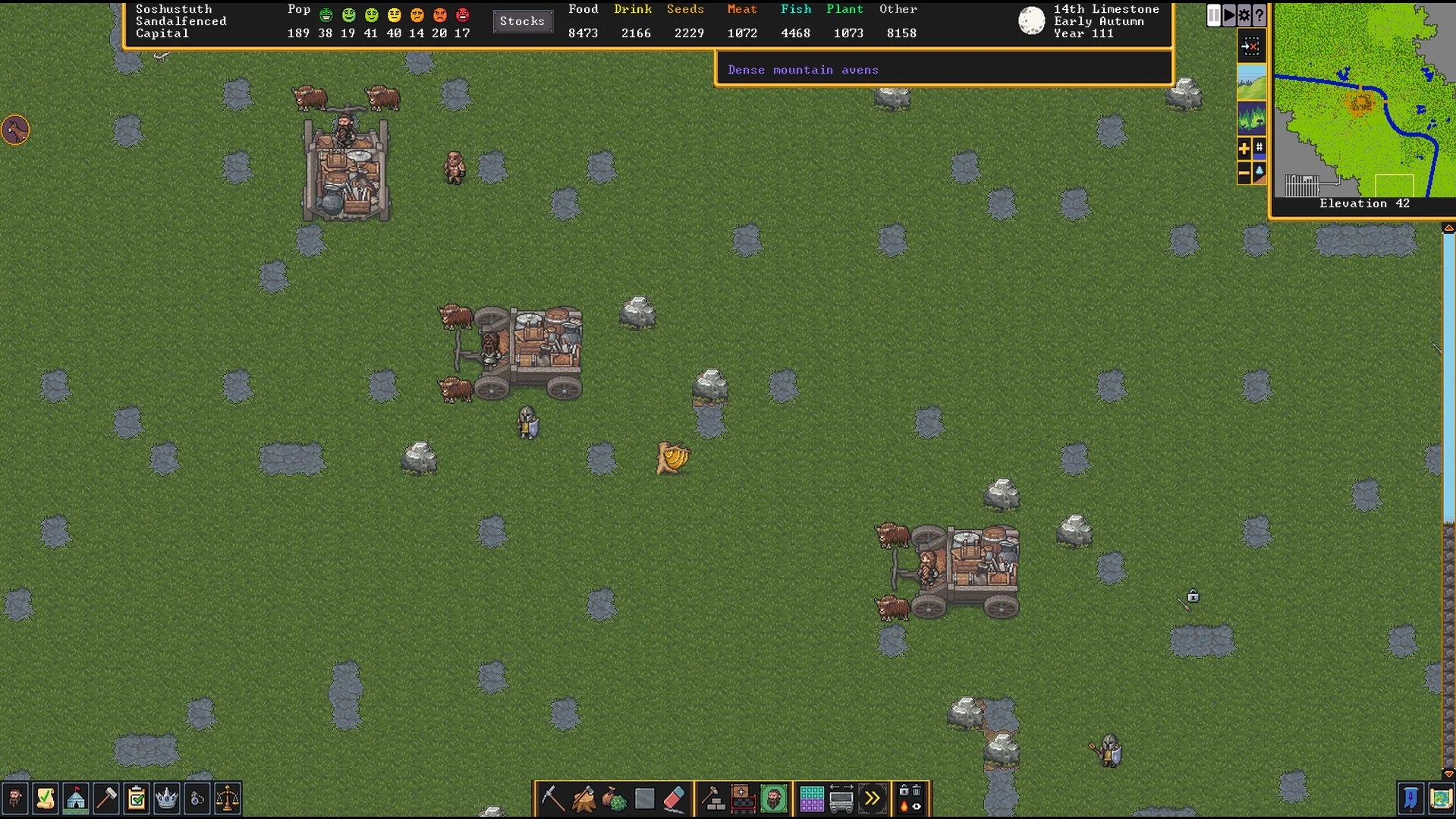Screen dimensions: 1456x819
Task: Pause the game with the pause control
Action: 1213,15
